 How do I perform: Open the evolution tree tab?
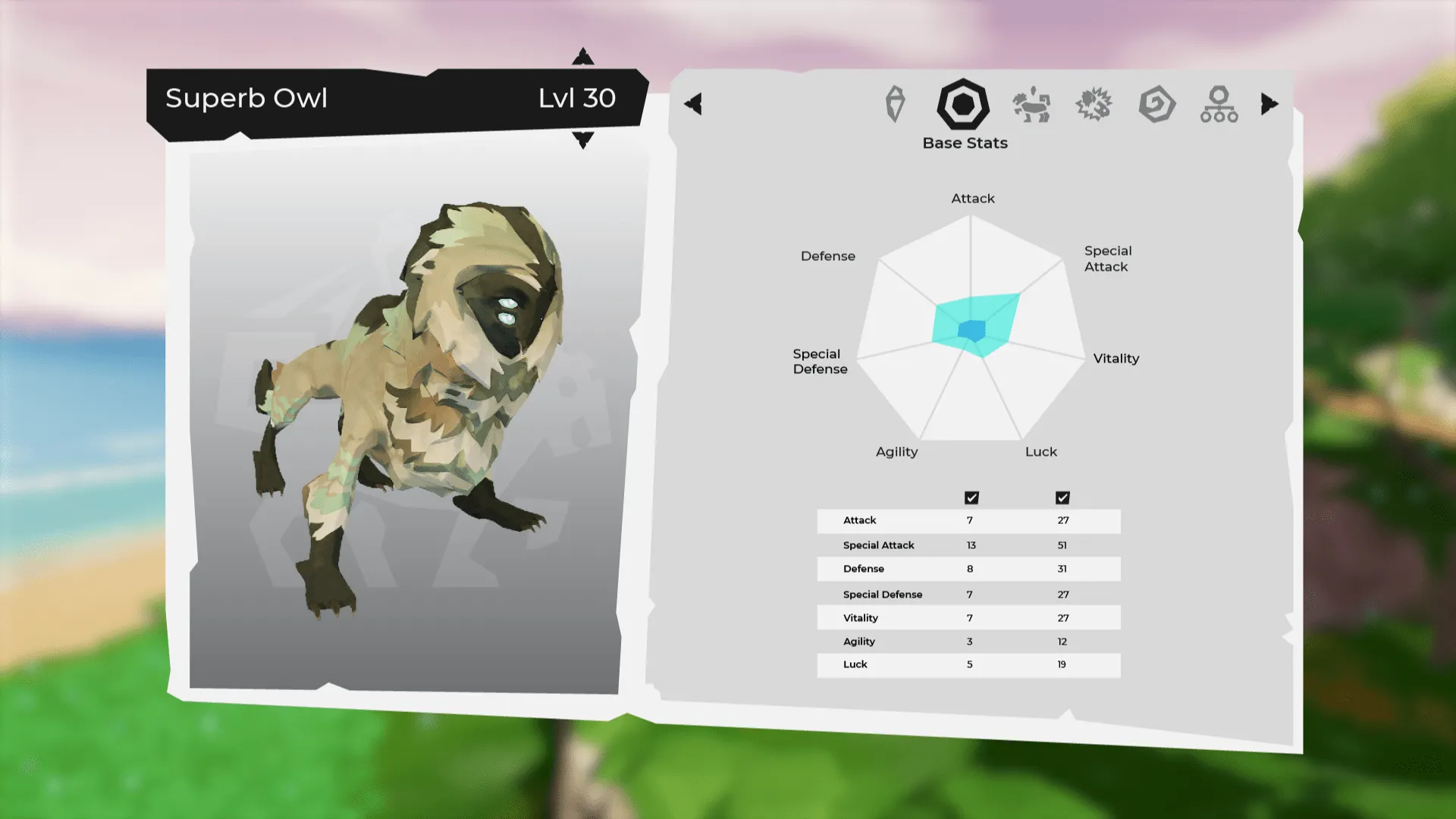pos(1219,105)
